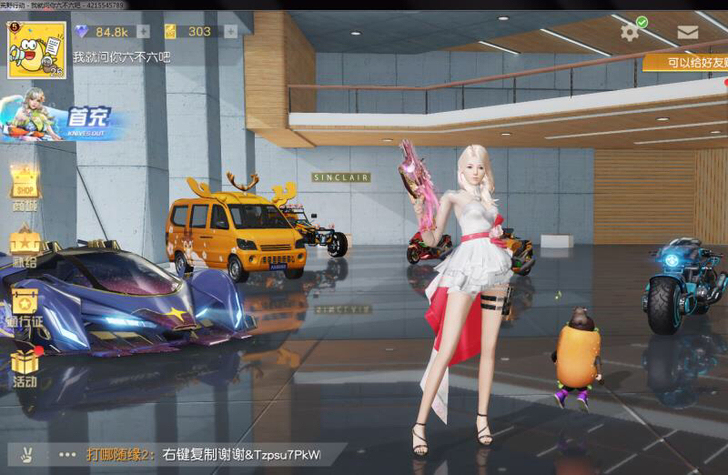
Task: Open the star crate menu below the shop
Action: [25, 245]
